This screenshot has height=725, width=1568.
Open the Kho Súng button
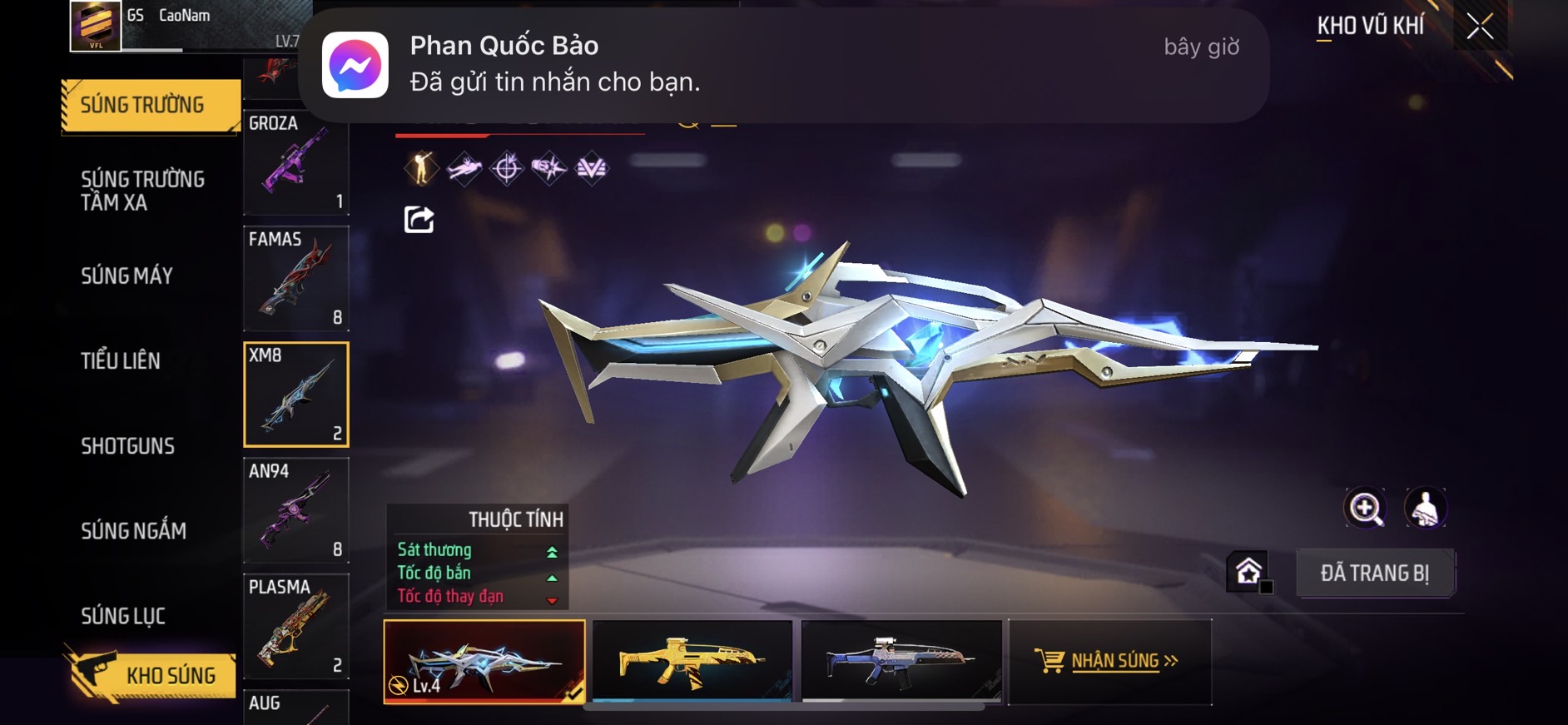(150, 675)
